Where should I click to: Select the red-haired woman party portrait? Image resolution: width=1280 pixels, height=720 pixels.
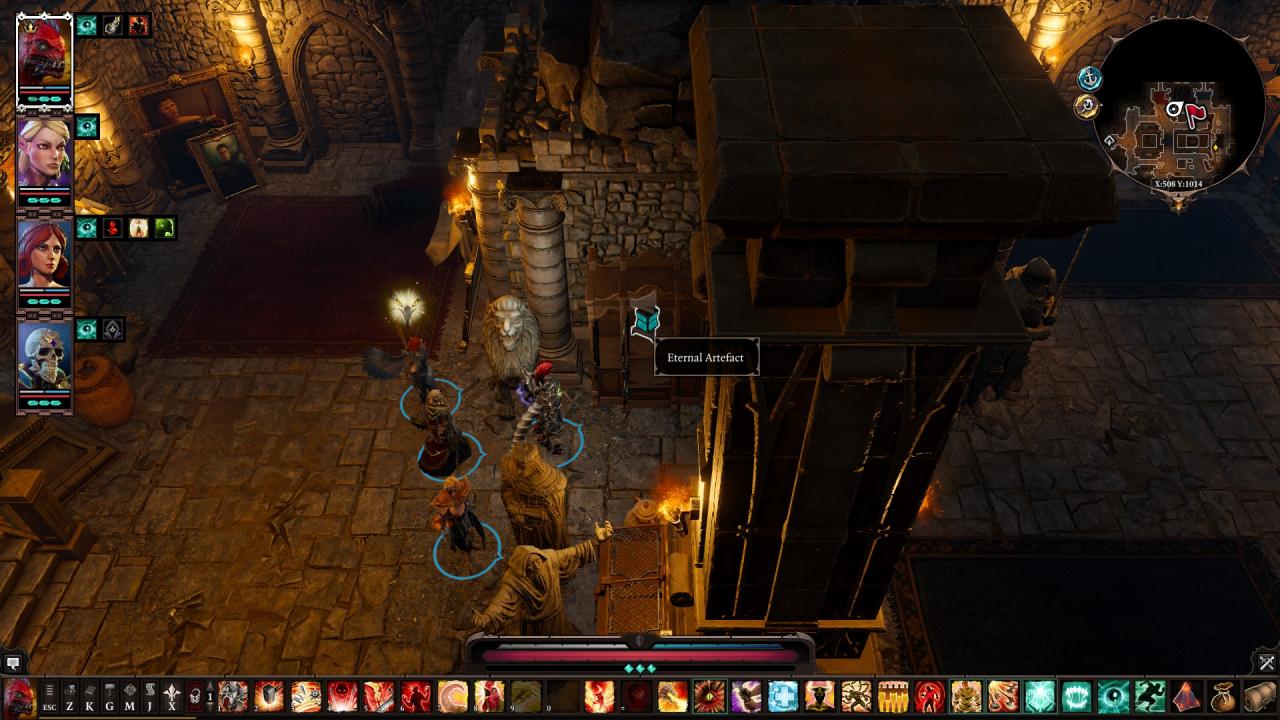[x=45, y=256]
